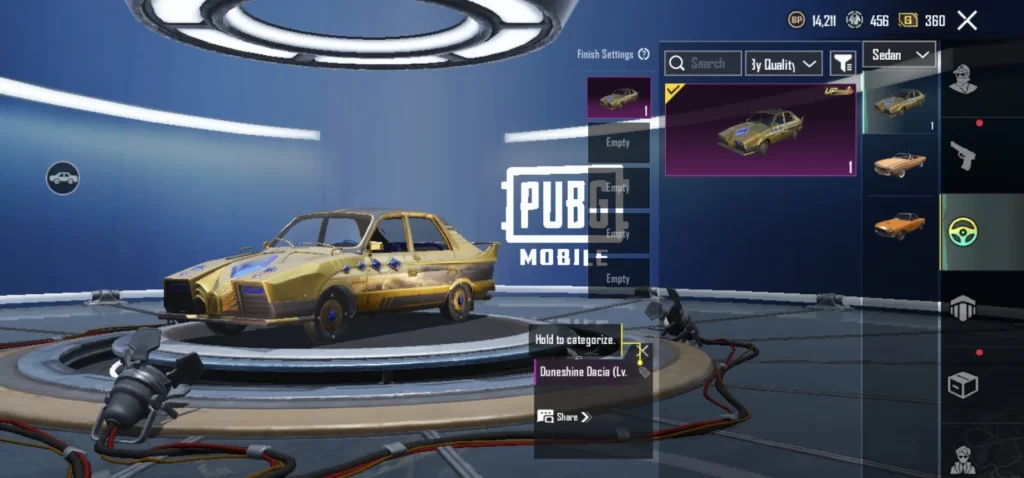Open Finish Settings help question mark
Screen dimensions: 1024x478
(x=644, y=55)
